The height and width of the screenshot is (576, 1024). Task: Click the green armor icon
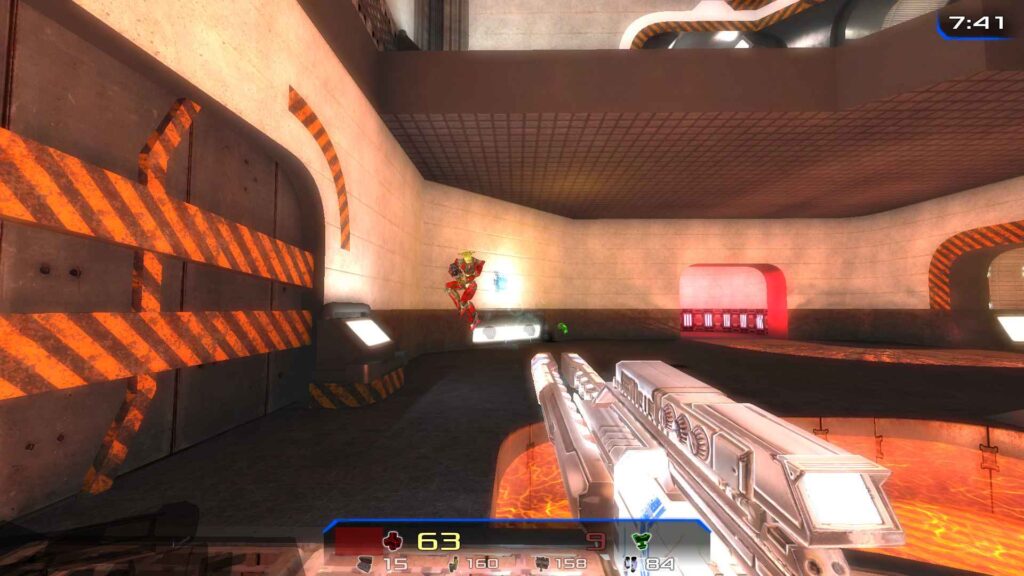tap(640, 541)
